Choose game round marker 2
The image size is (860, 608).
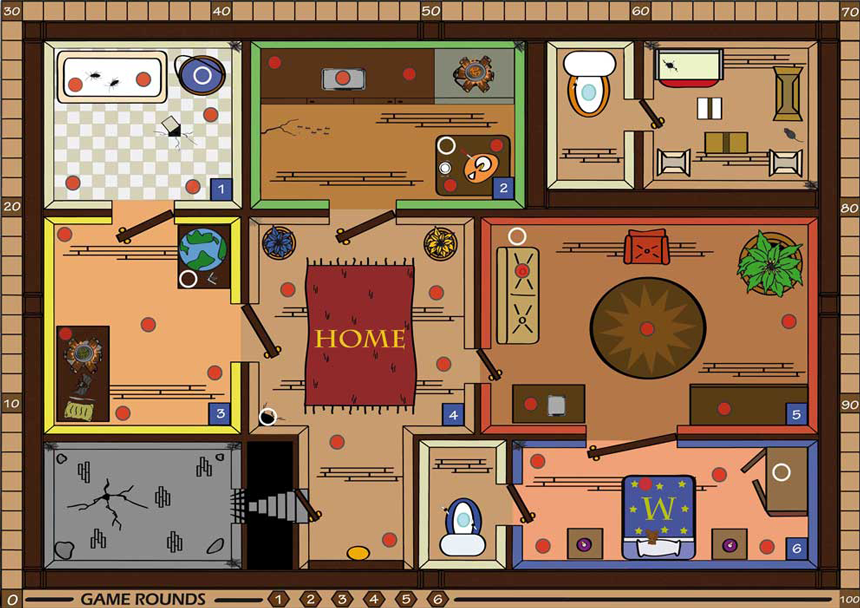(309, 599)
